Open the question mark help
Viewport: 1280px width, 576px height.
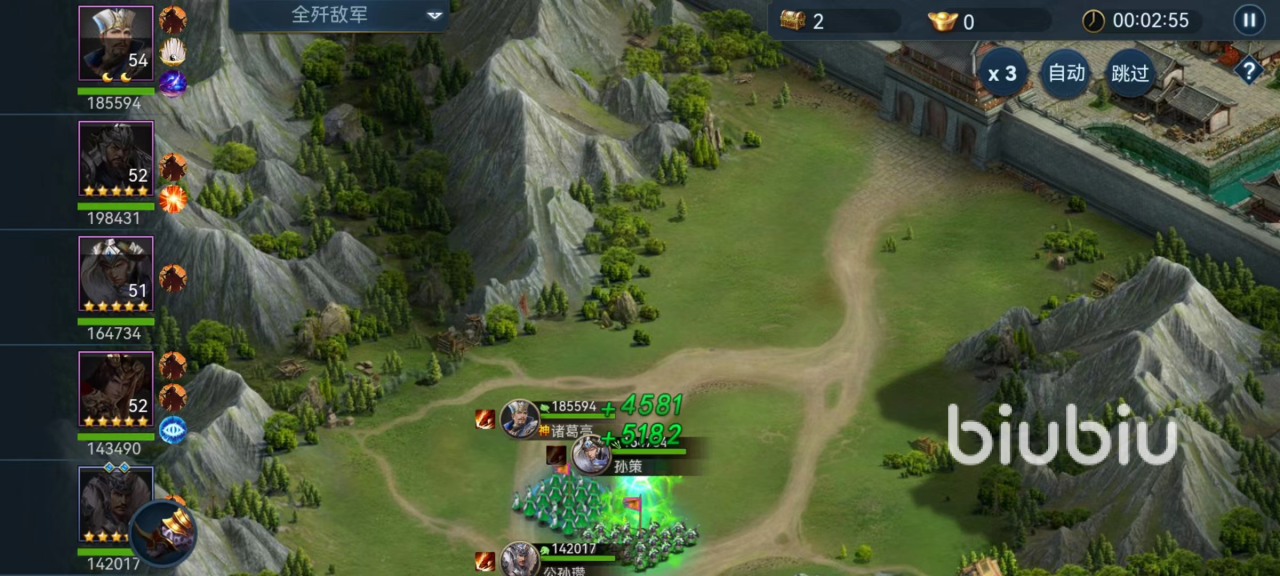click(1248, 70)
